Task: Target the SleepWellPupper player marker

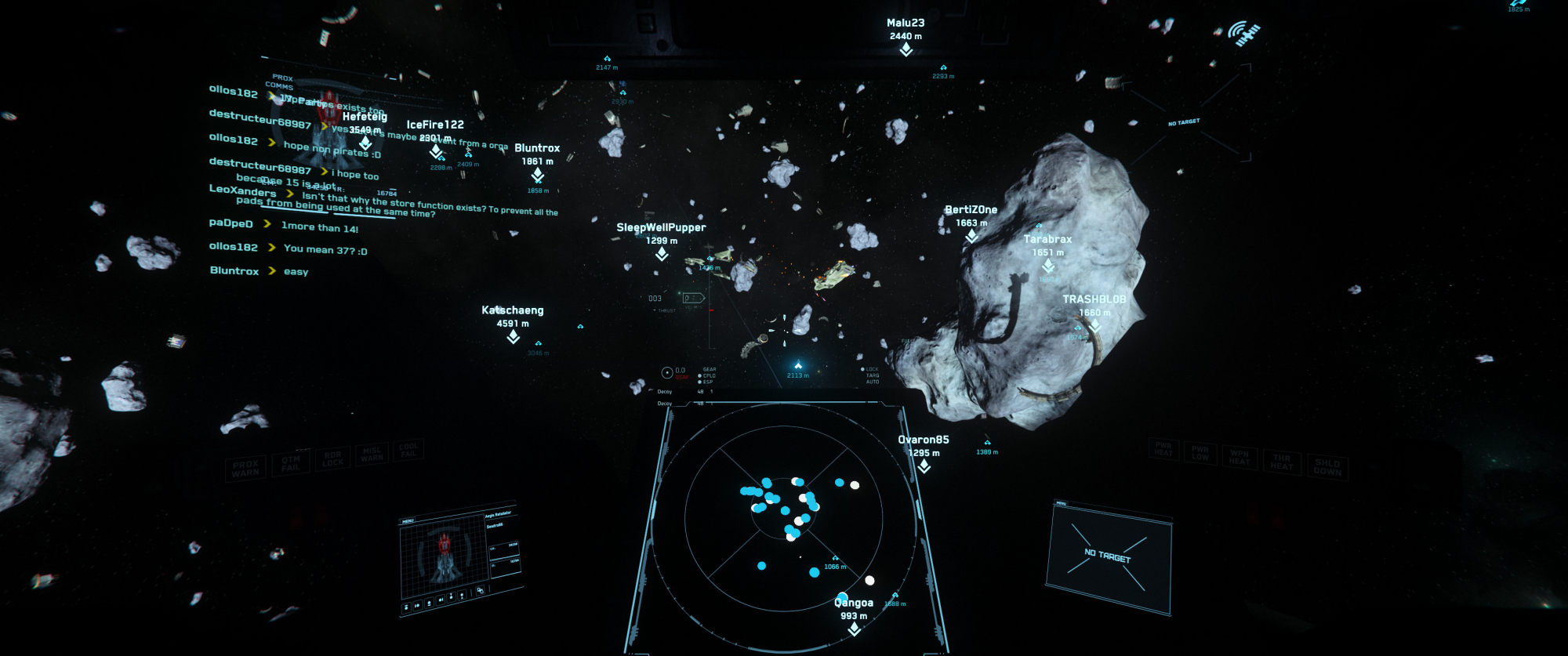Action: pyautogui.click(x=662, y=254)
